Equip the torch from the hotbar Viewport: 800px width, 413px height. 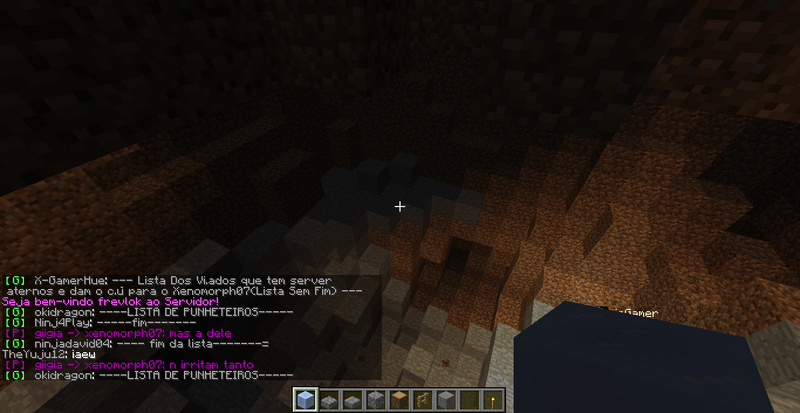491,400
